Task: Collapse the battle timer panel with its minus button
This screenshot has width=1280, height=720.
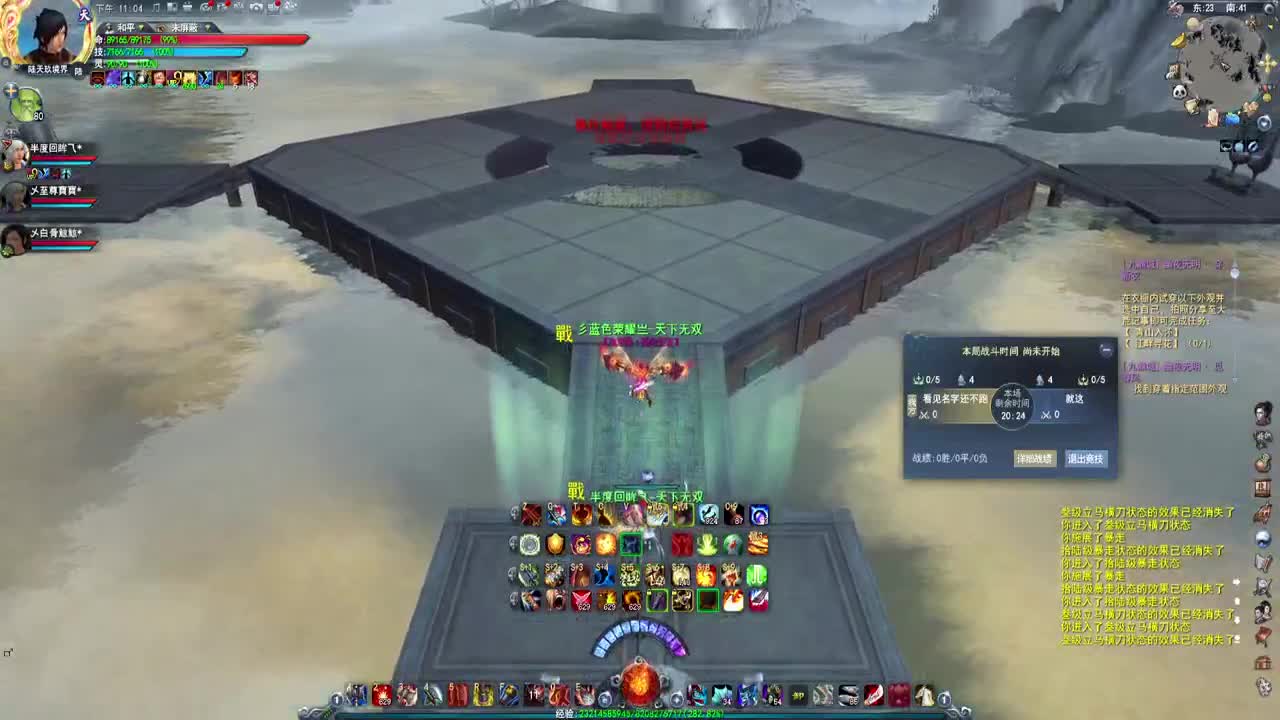Action: click(1105, 349)
